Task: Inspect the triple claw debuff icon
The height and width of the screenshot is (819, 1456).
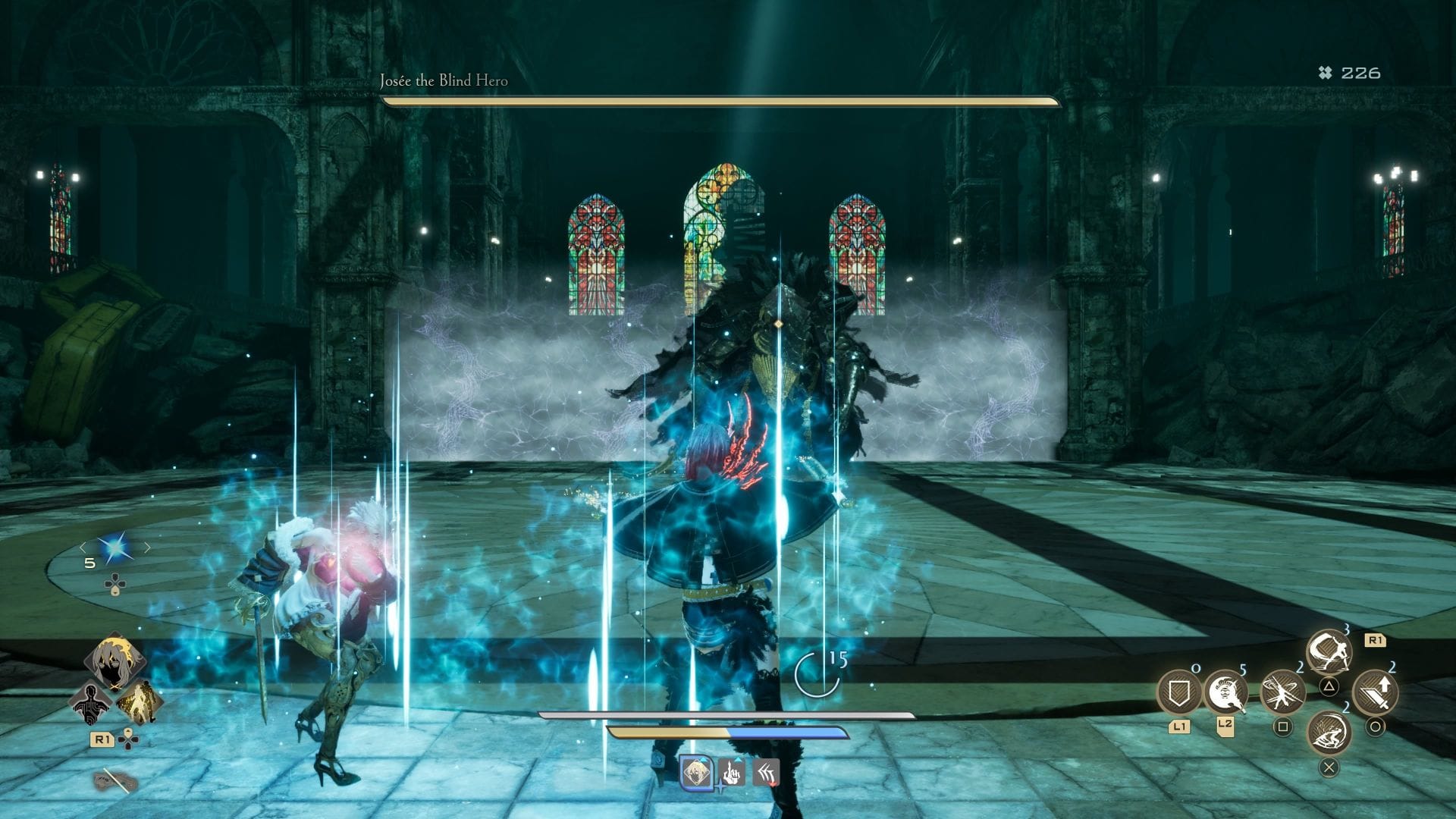Action: pyautogui.click(x=766, y=773)
